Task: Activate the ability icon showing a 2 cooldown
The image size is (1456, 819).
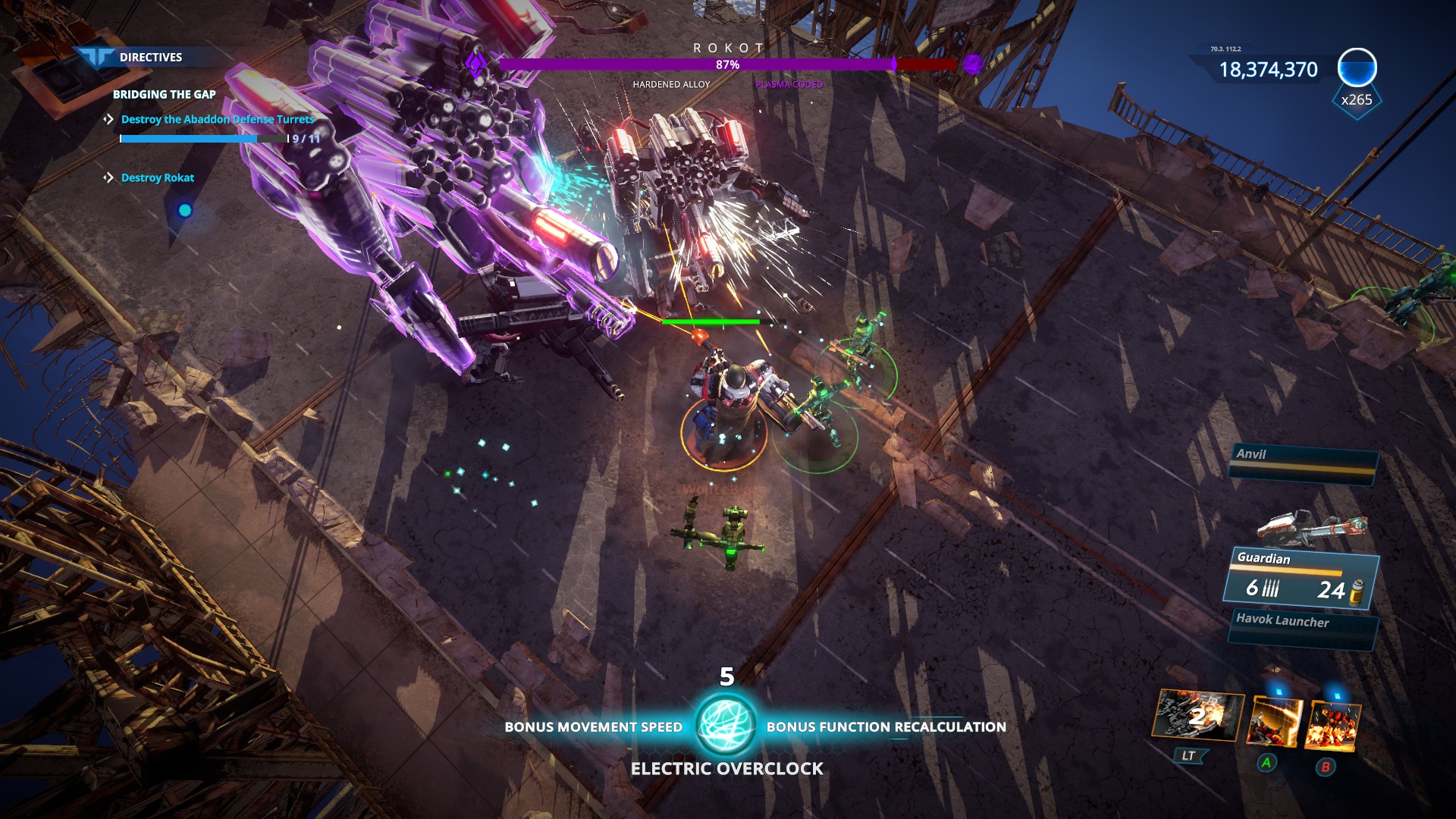Action: 1197,715
